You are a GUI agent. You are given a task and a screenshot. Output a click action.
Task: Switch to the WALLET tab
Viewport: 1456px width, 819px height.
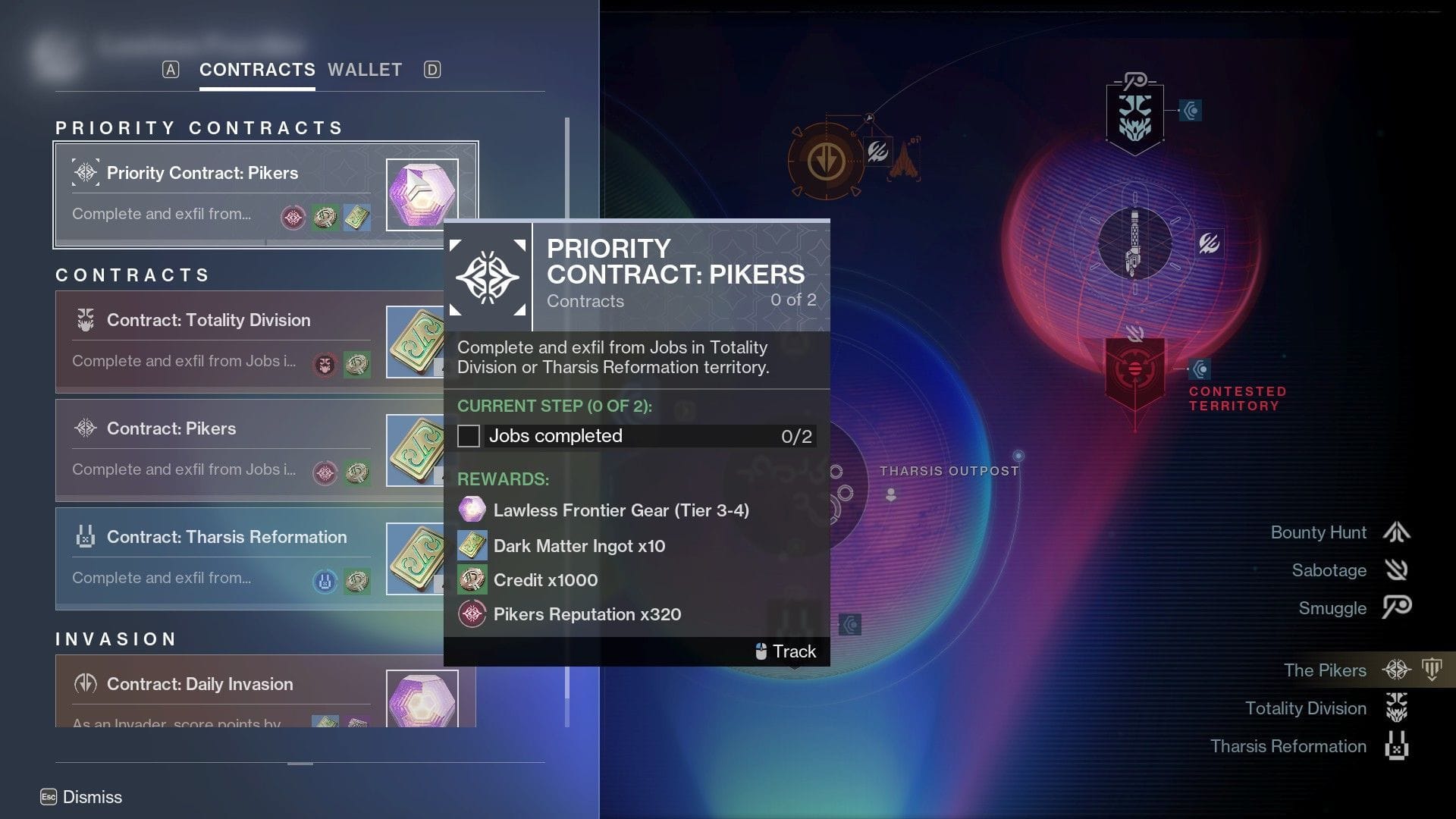click(x=365, y=70)
